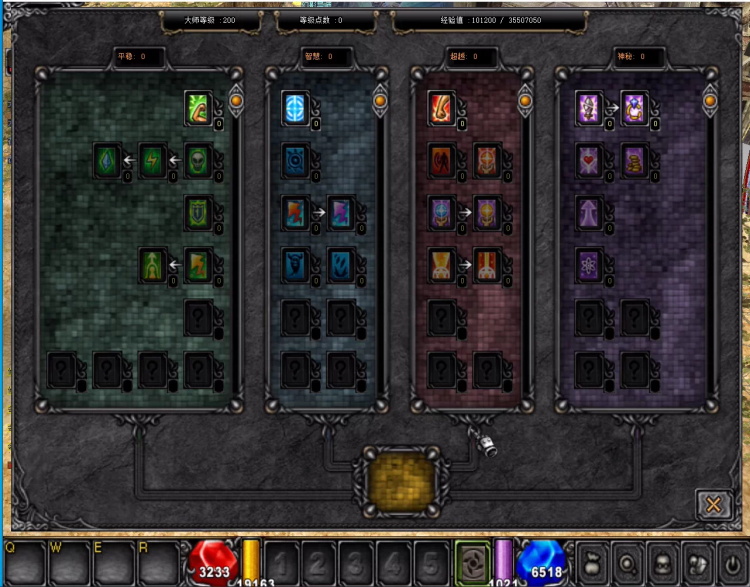Choose the alien face skill
The image size is (750, 587).
(x=199, y=160)
